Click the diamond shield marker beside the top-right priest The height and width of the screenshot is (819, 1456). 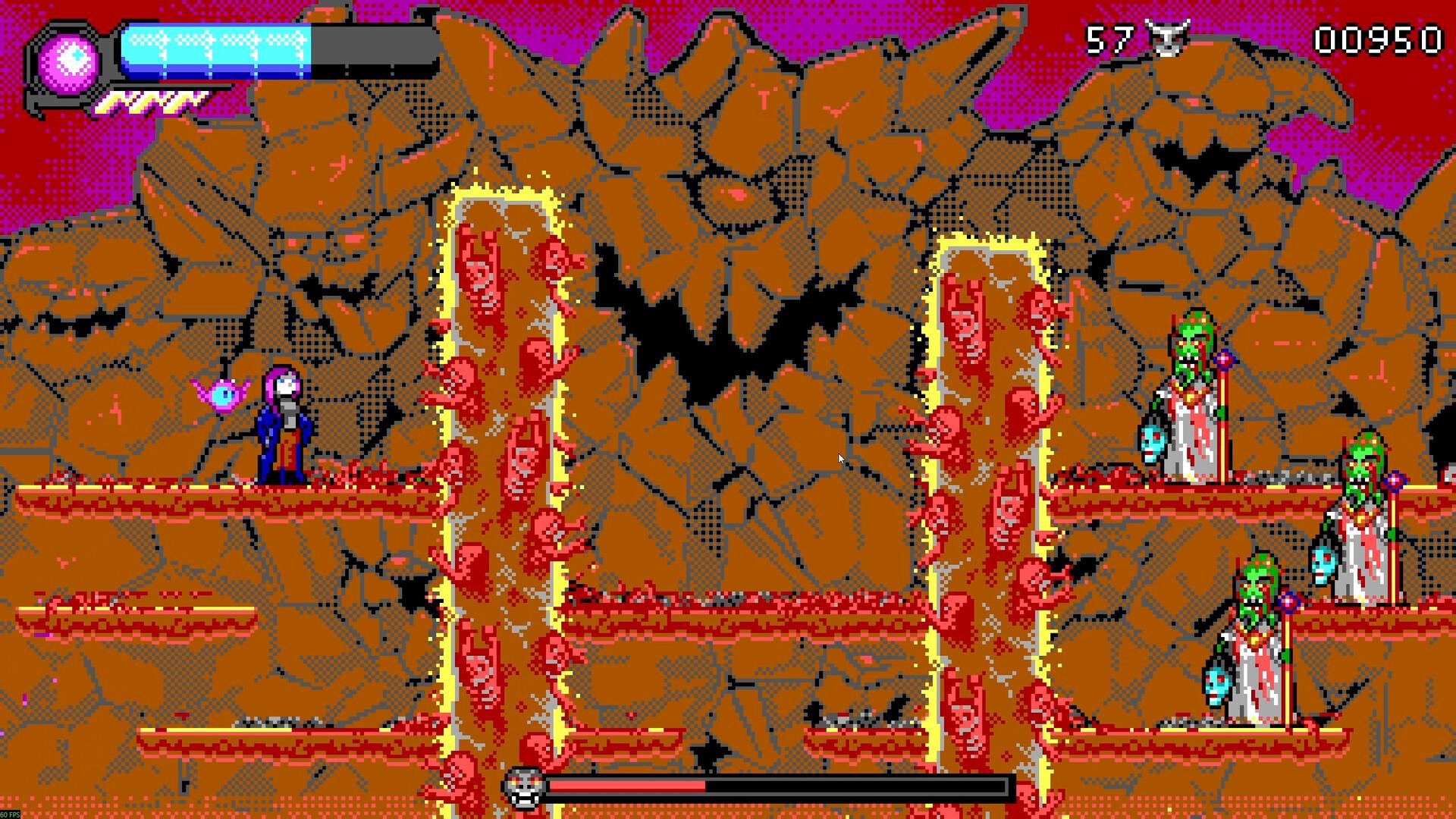click(x=1224, y=361)
